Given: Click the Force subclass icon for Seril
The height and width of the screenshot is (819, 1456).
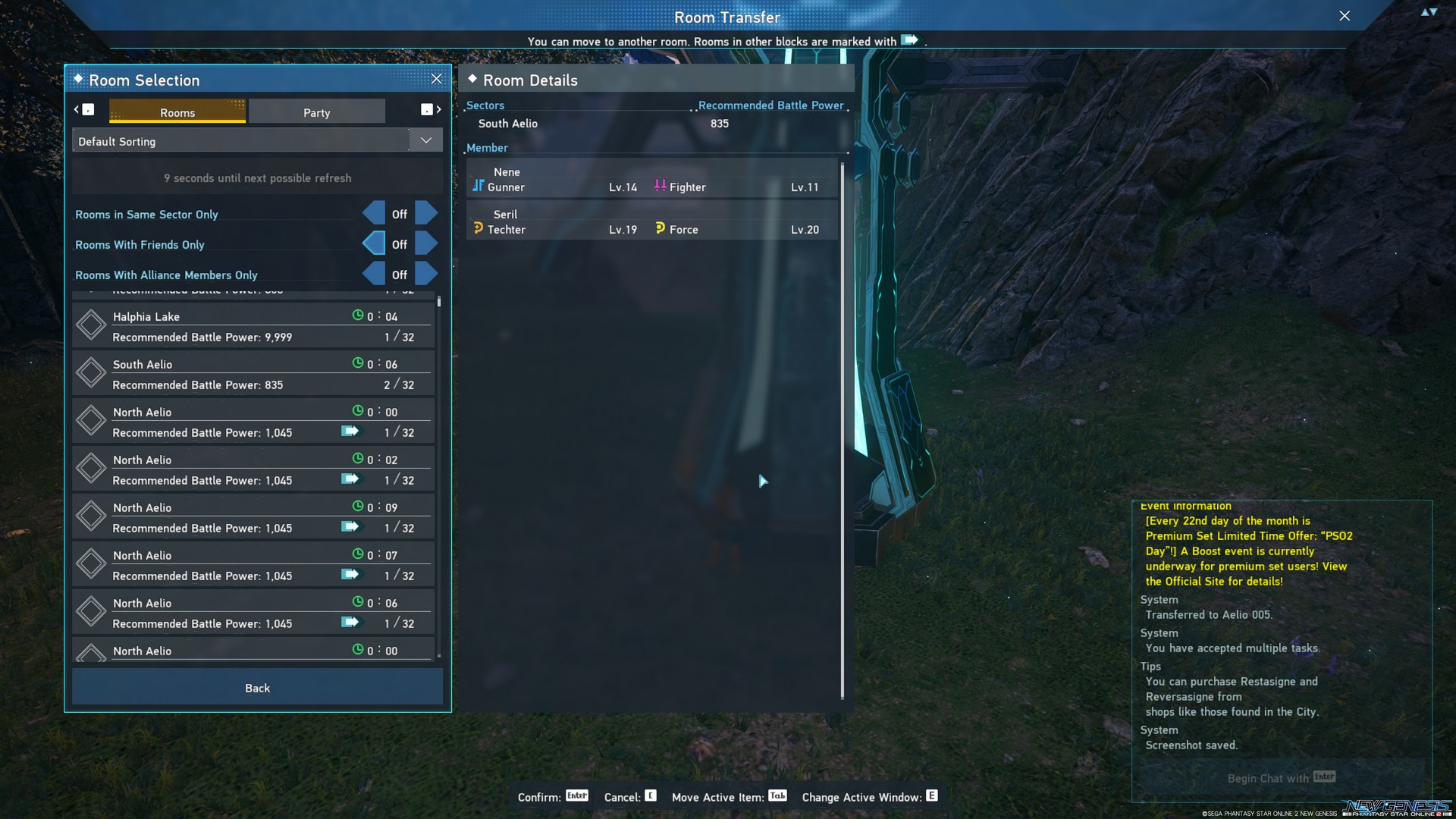Looking at the screenshot, I should coord(659,227).
